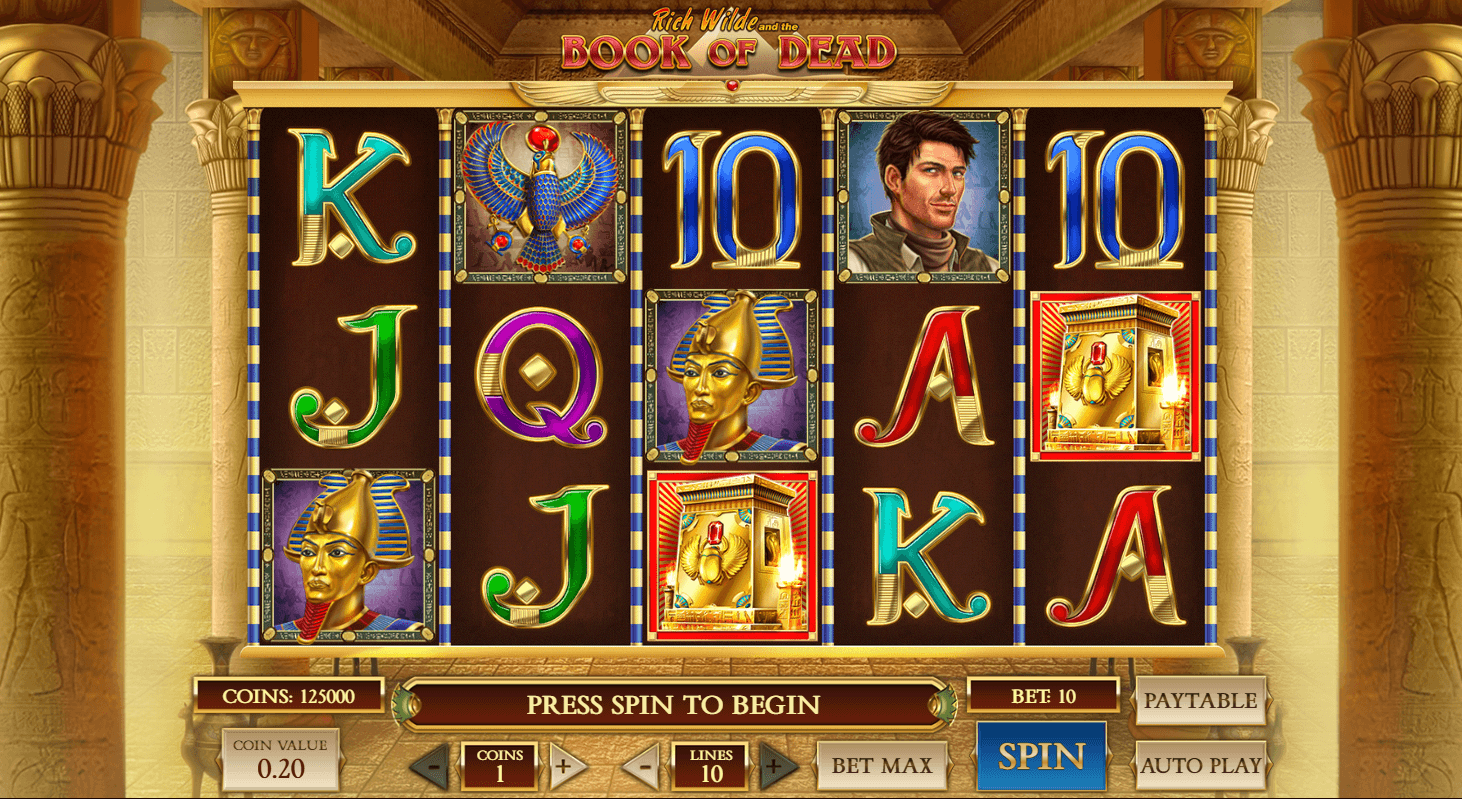Decrease the number of coins
The image size is (1462, 799).
pos(432,767)
